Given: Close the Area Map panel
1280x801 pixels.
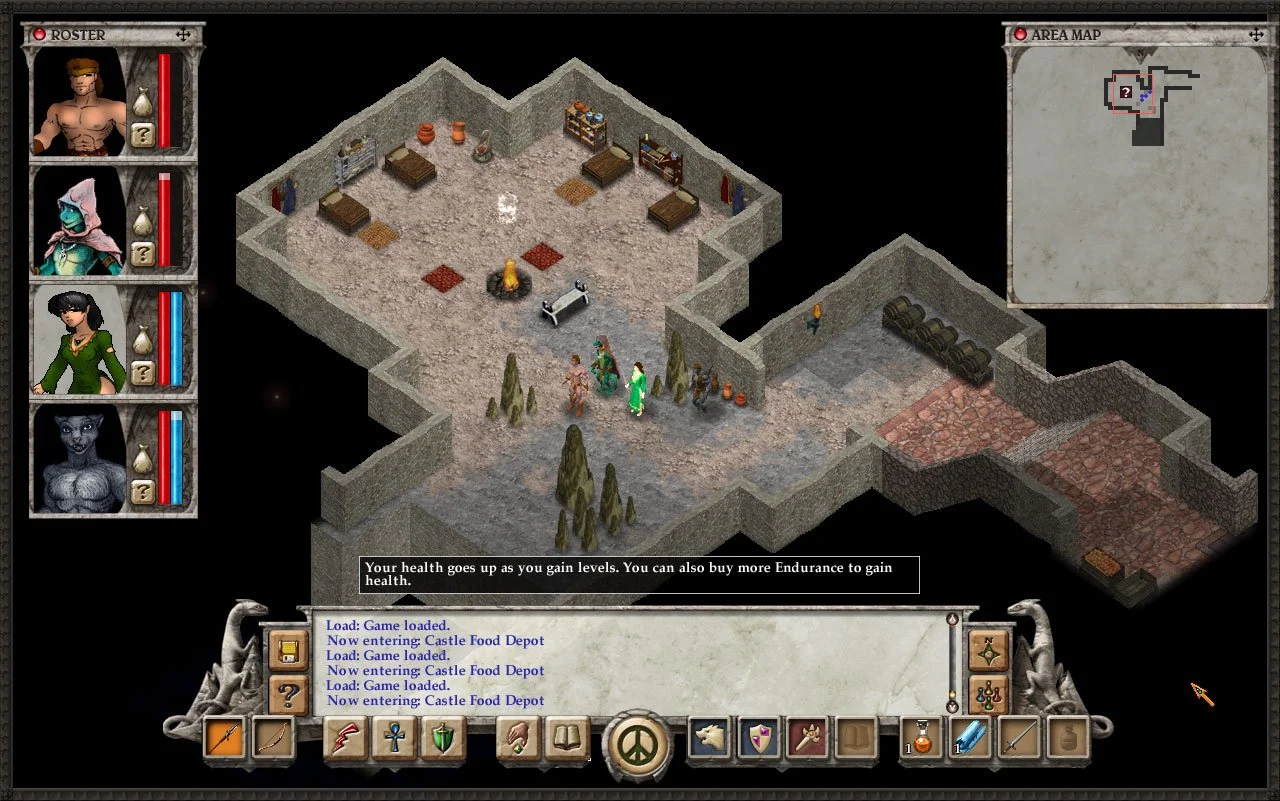Looking at the screenshot, I should tap(1020, 35).
